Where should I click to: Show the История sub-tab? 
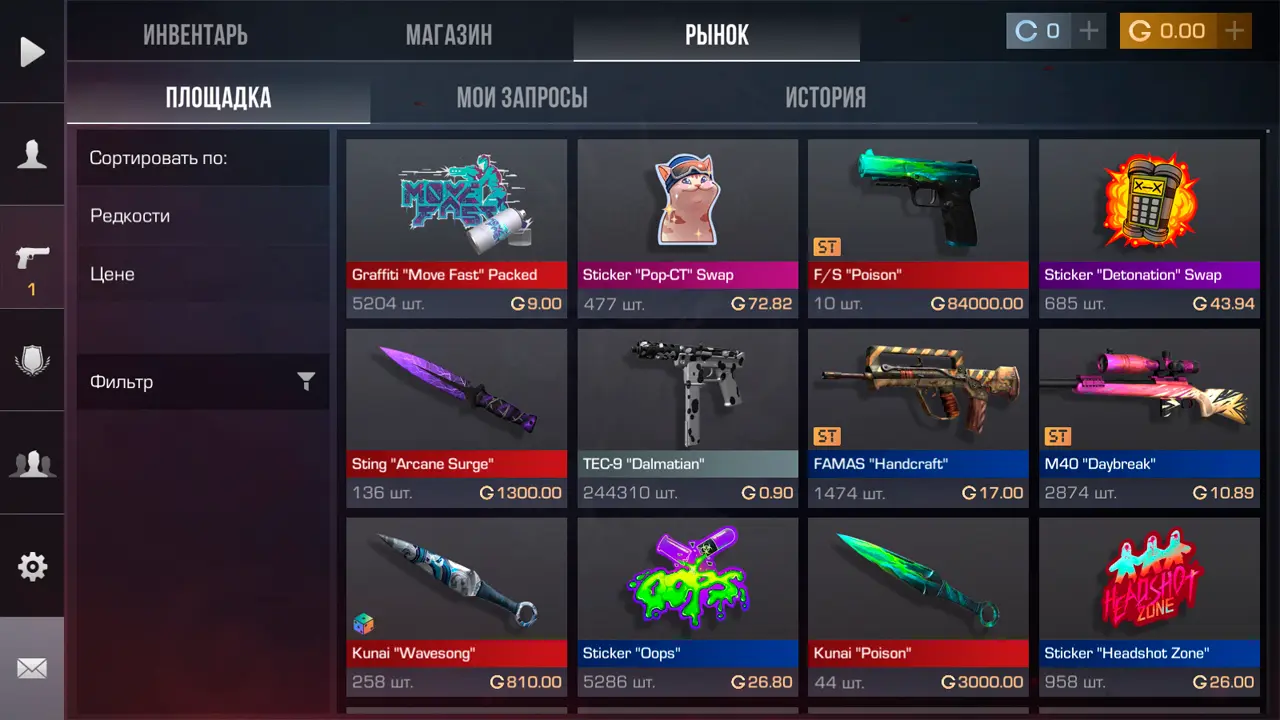825,98
